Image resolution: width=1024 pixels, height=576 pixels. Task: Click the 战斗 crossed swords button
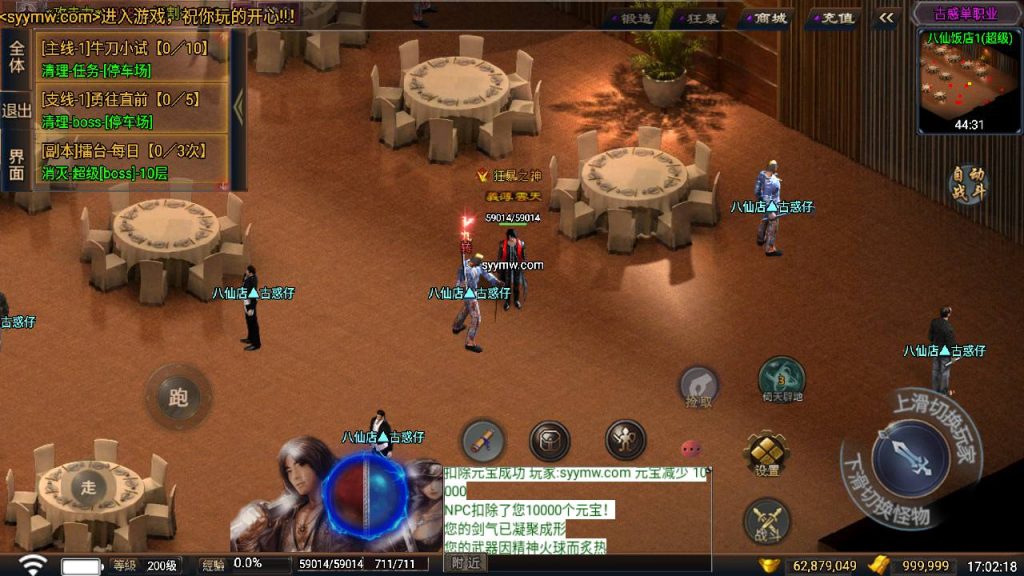[x=767, y=521]
